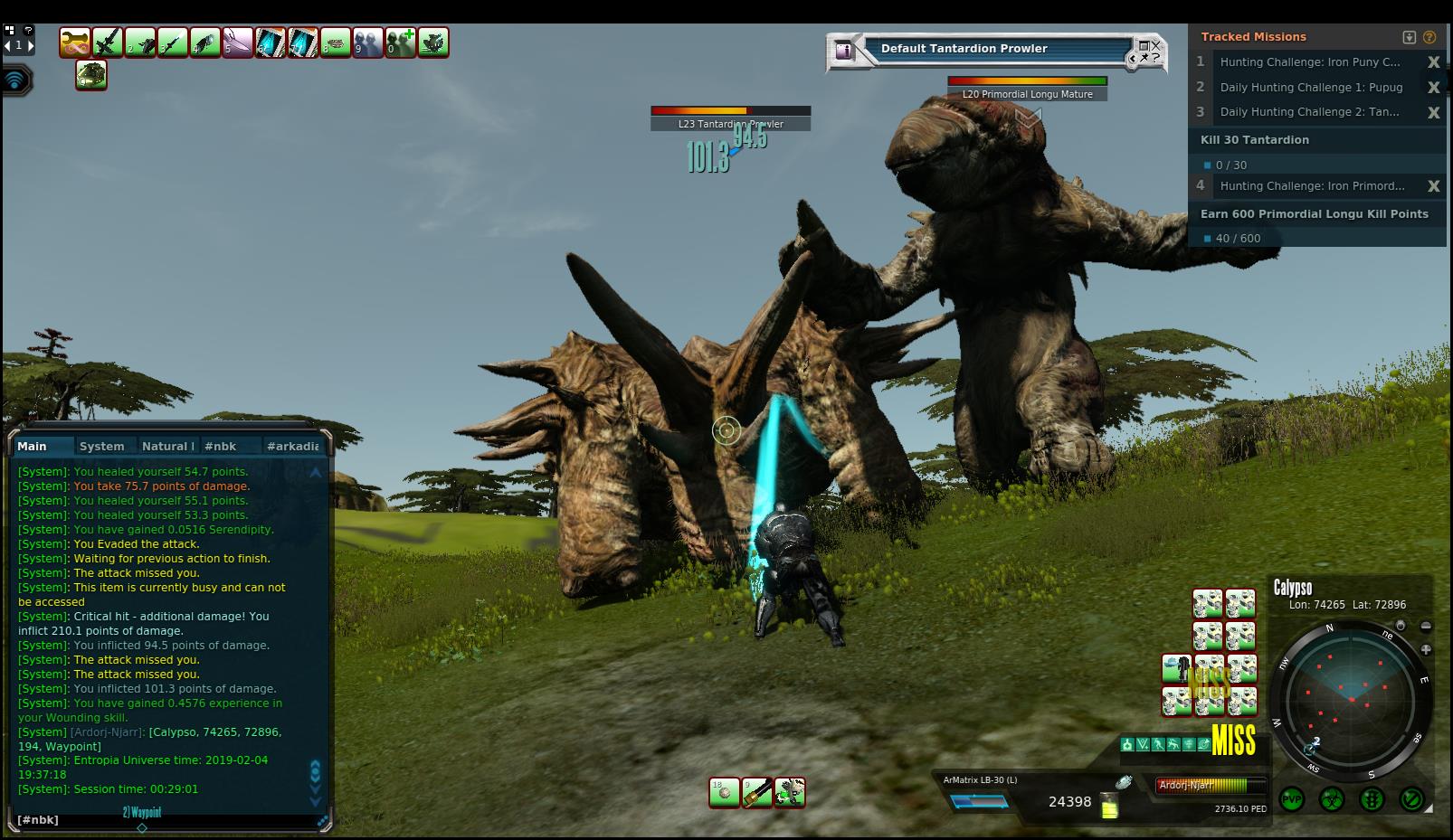Show the Main chat tab
1453x840 pixels.
(x=33, y=446)
